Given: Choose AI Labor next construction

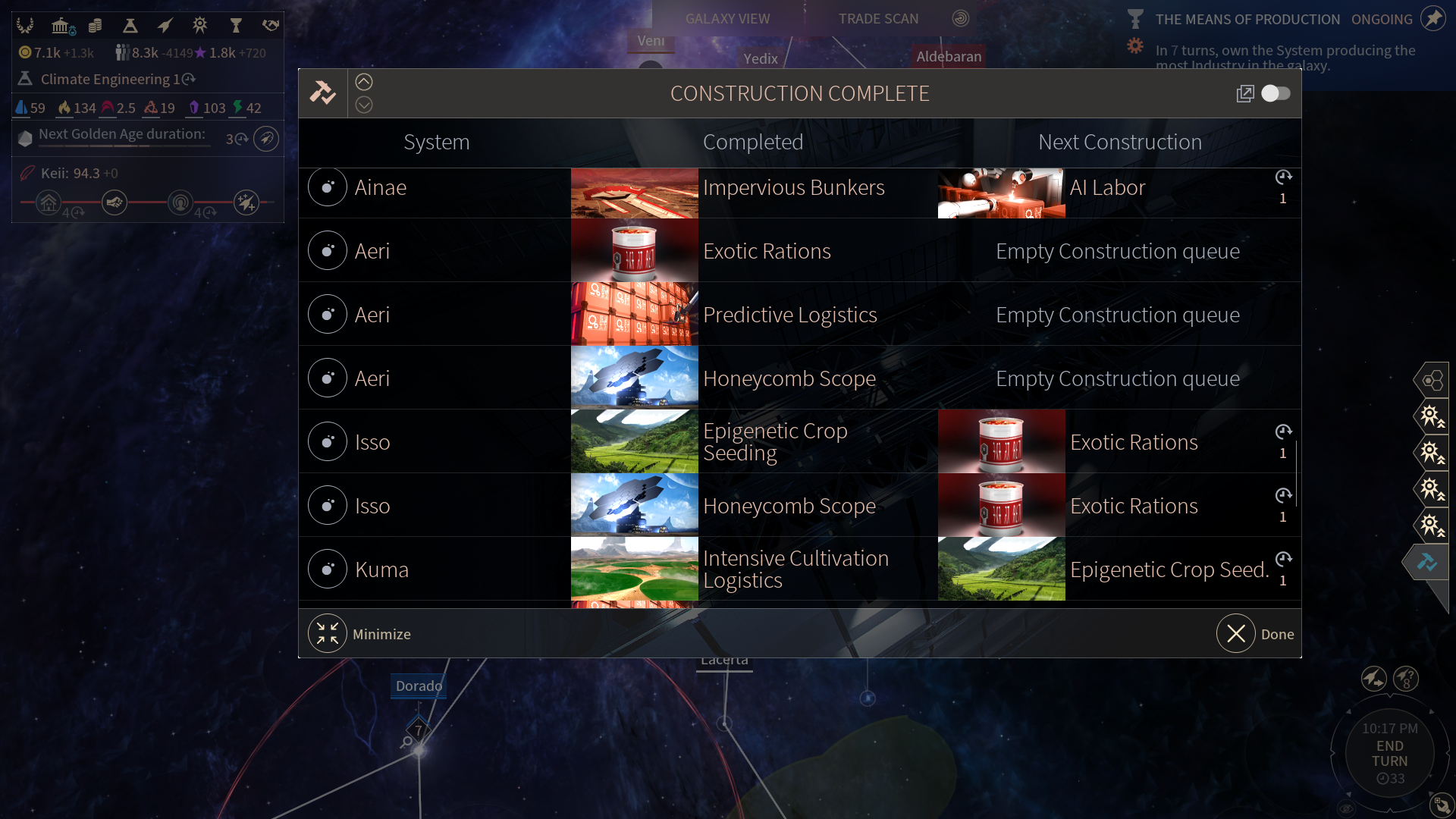Looking at the screenshot, I should (x=1106, y=188).
